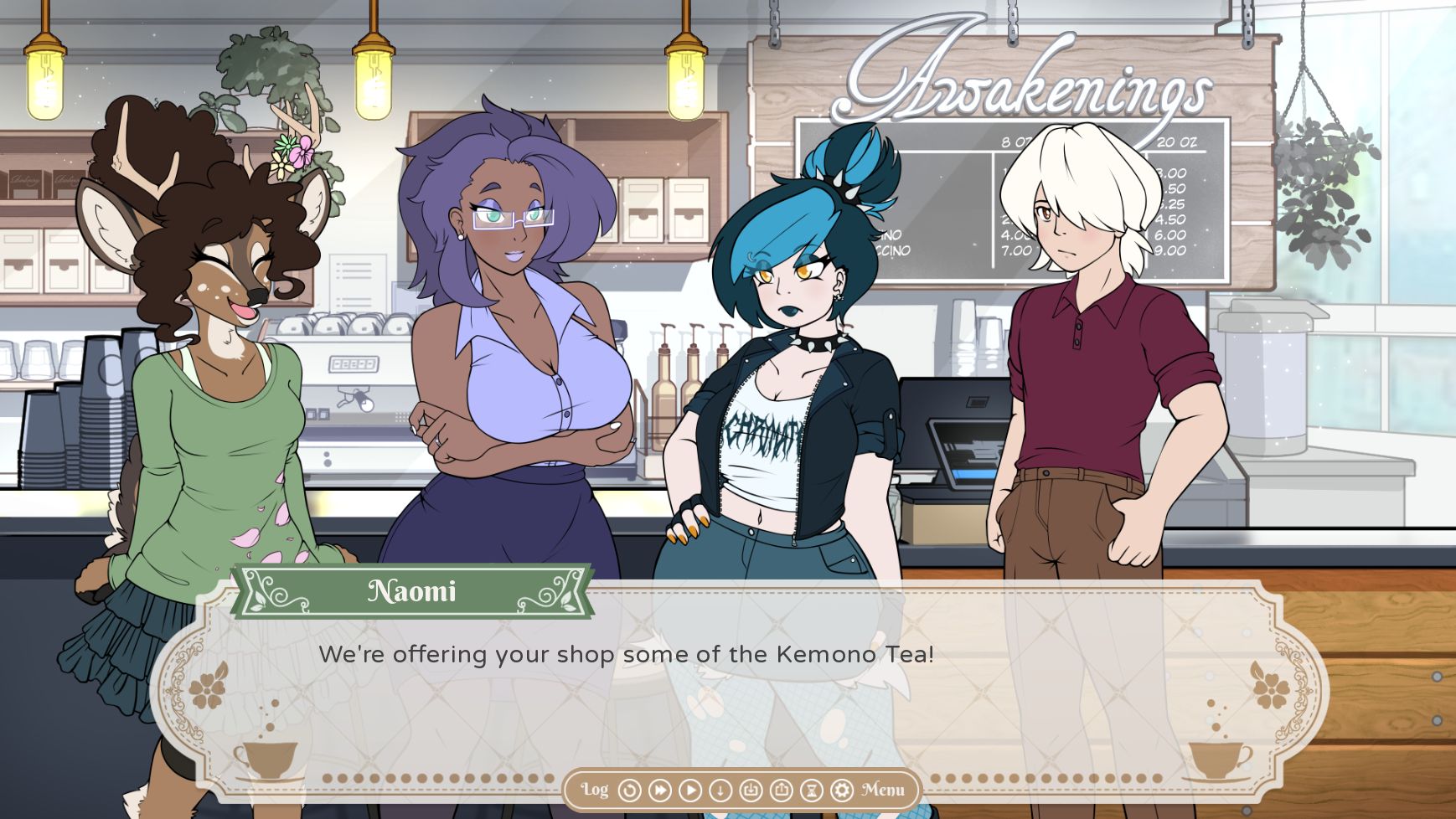Click the circular arrow rollback icon
The width and height of the screenshot is (1456, 819).
point(629,790)
